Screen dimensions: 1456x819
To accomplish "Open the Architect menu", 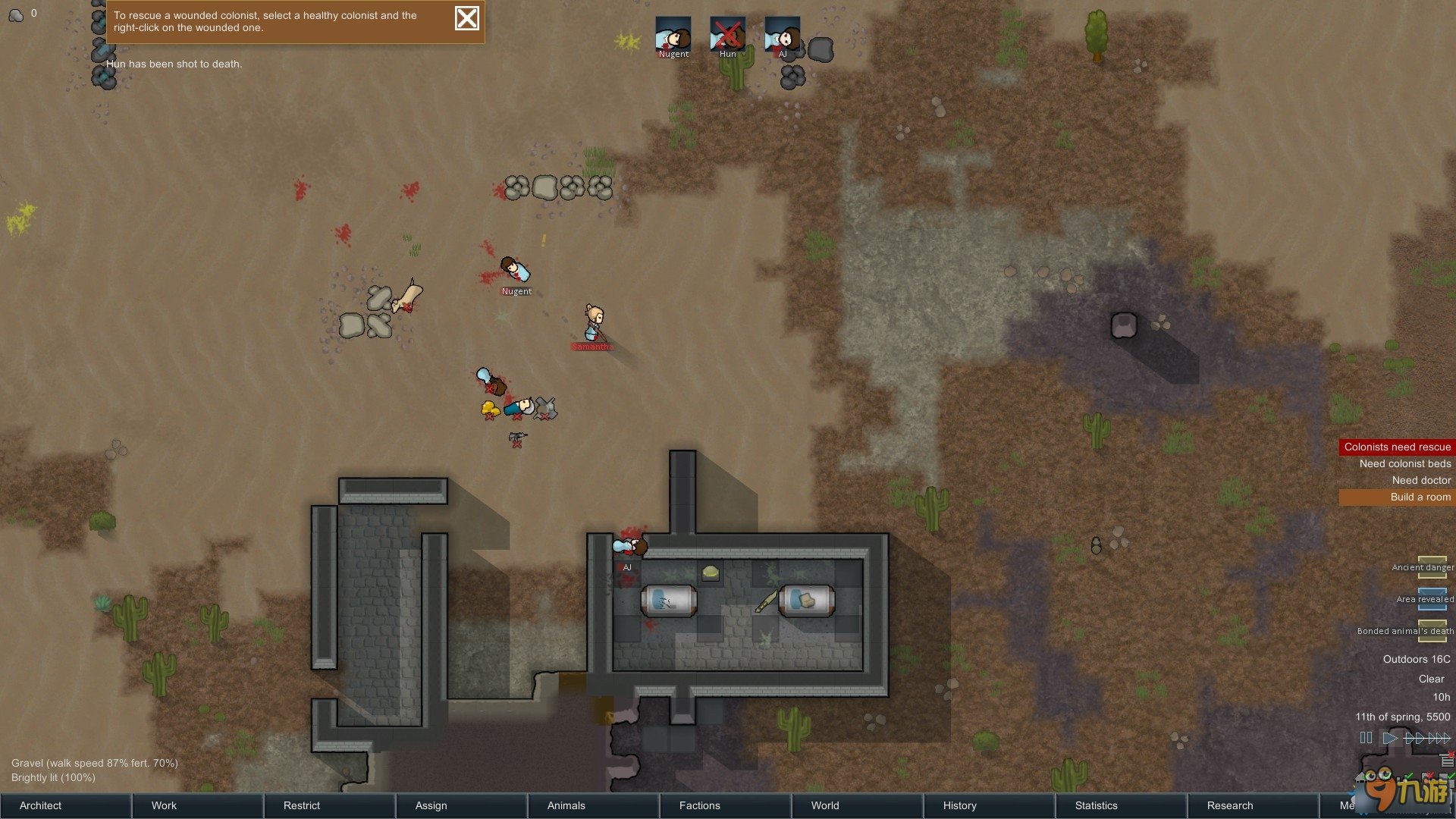I will 66,805.
